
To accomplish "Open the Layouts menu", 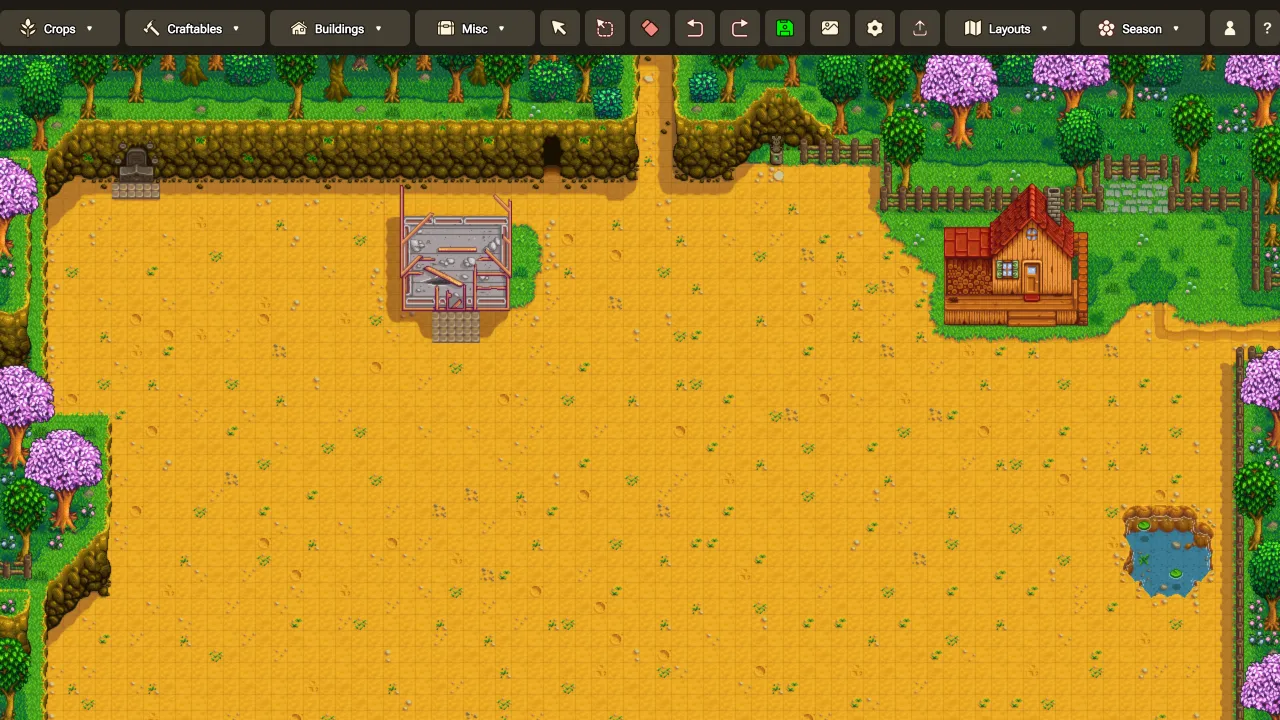I will pyautogui.click(x=1009, y=28).
